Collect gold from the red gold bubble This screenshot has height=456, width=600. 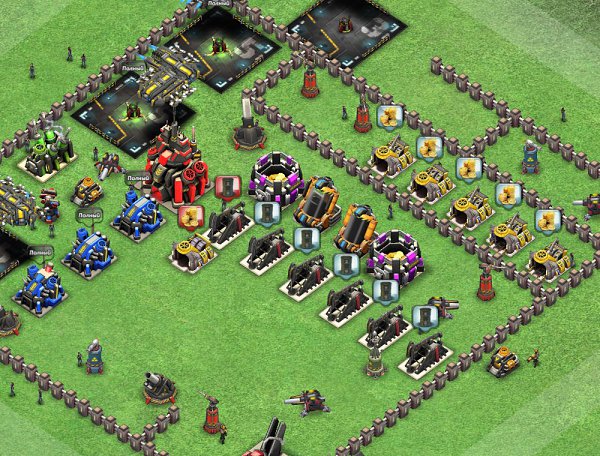pyautogui.click(x=190, y=216)
